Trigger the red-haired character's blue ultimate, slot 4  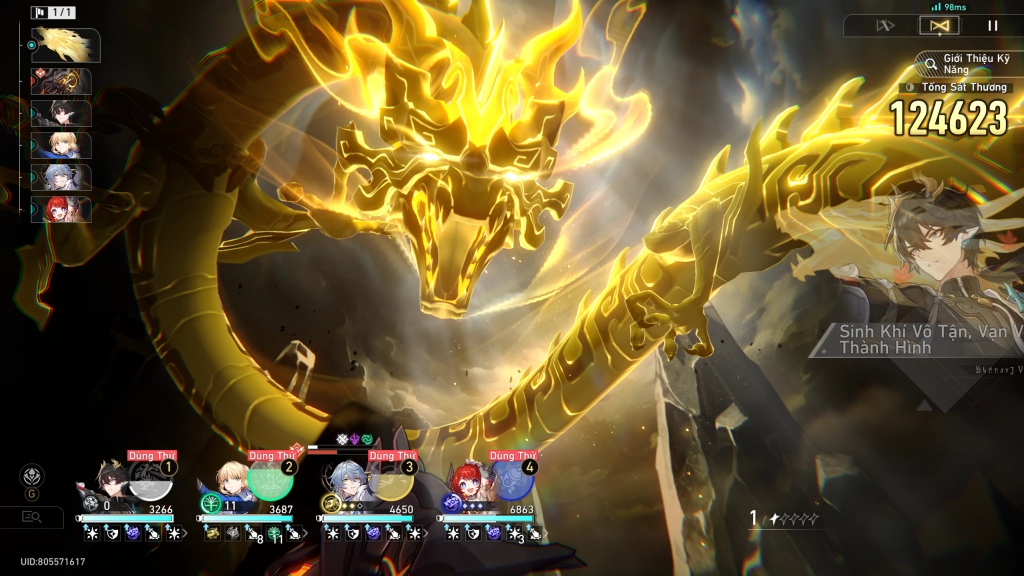click(512, 480)
